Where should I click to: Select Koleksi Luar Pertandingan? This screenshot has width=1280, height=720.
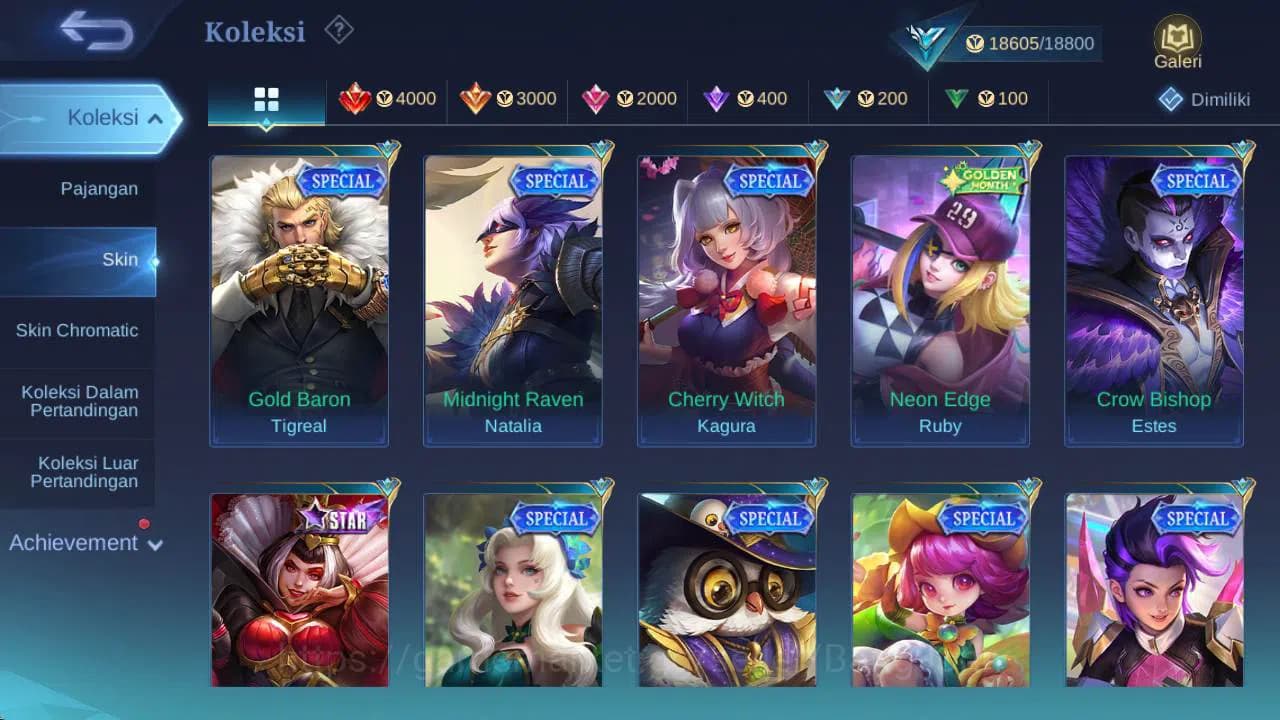(x=79, y=472)
